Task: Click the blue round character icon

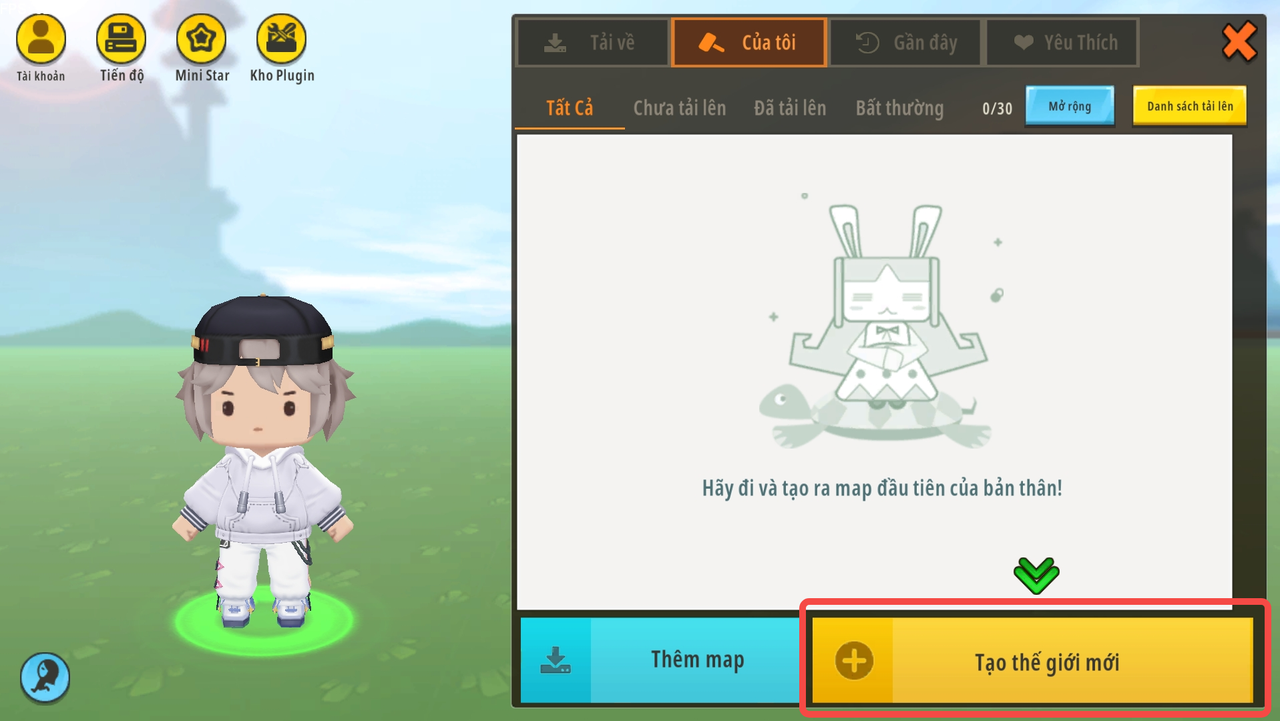Action: coord(45,677)
